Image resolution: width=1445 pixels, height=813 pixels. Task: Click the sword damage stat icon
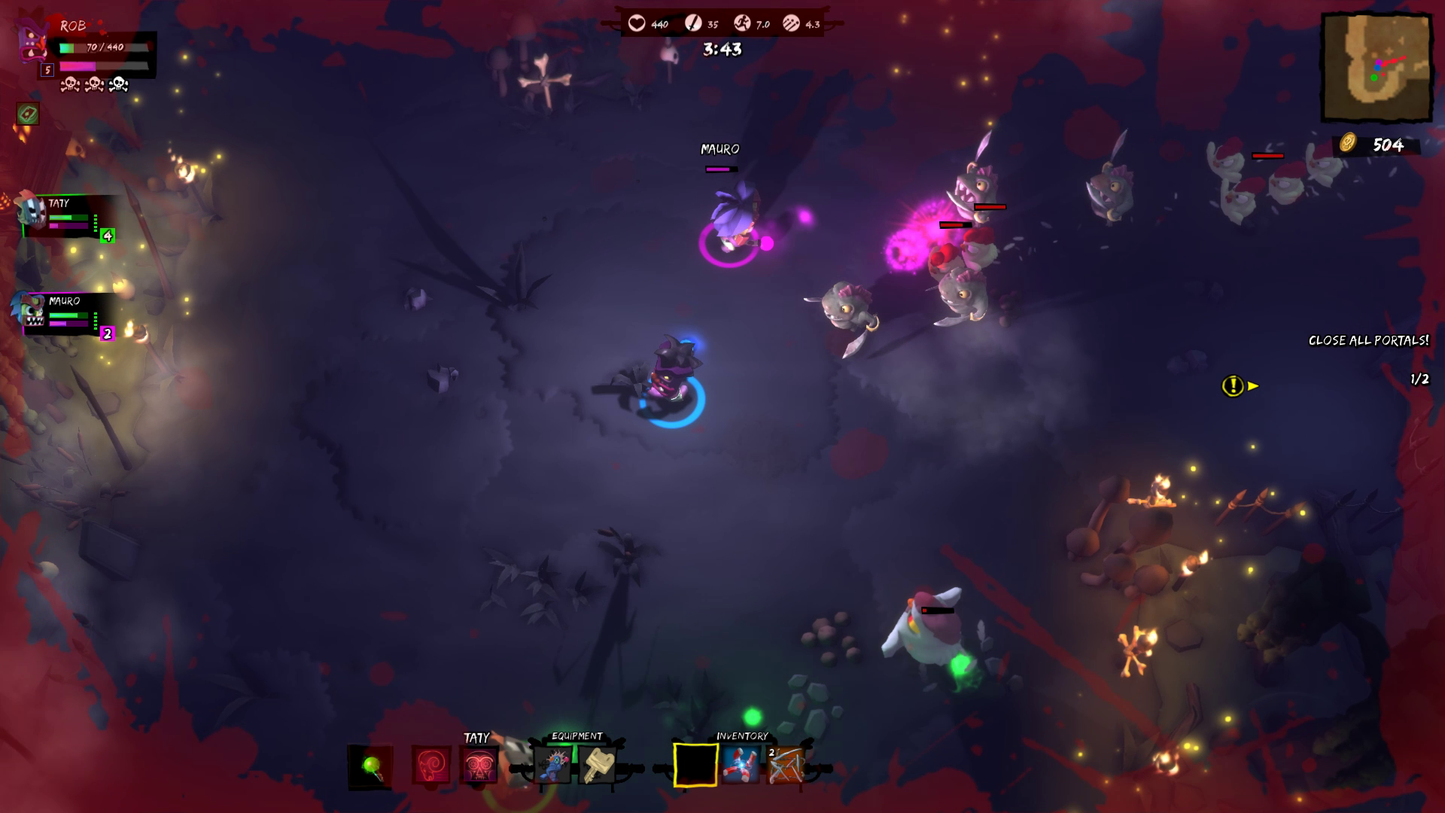(x=693, y=22)
